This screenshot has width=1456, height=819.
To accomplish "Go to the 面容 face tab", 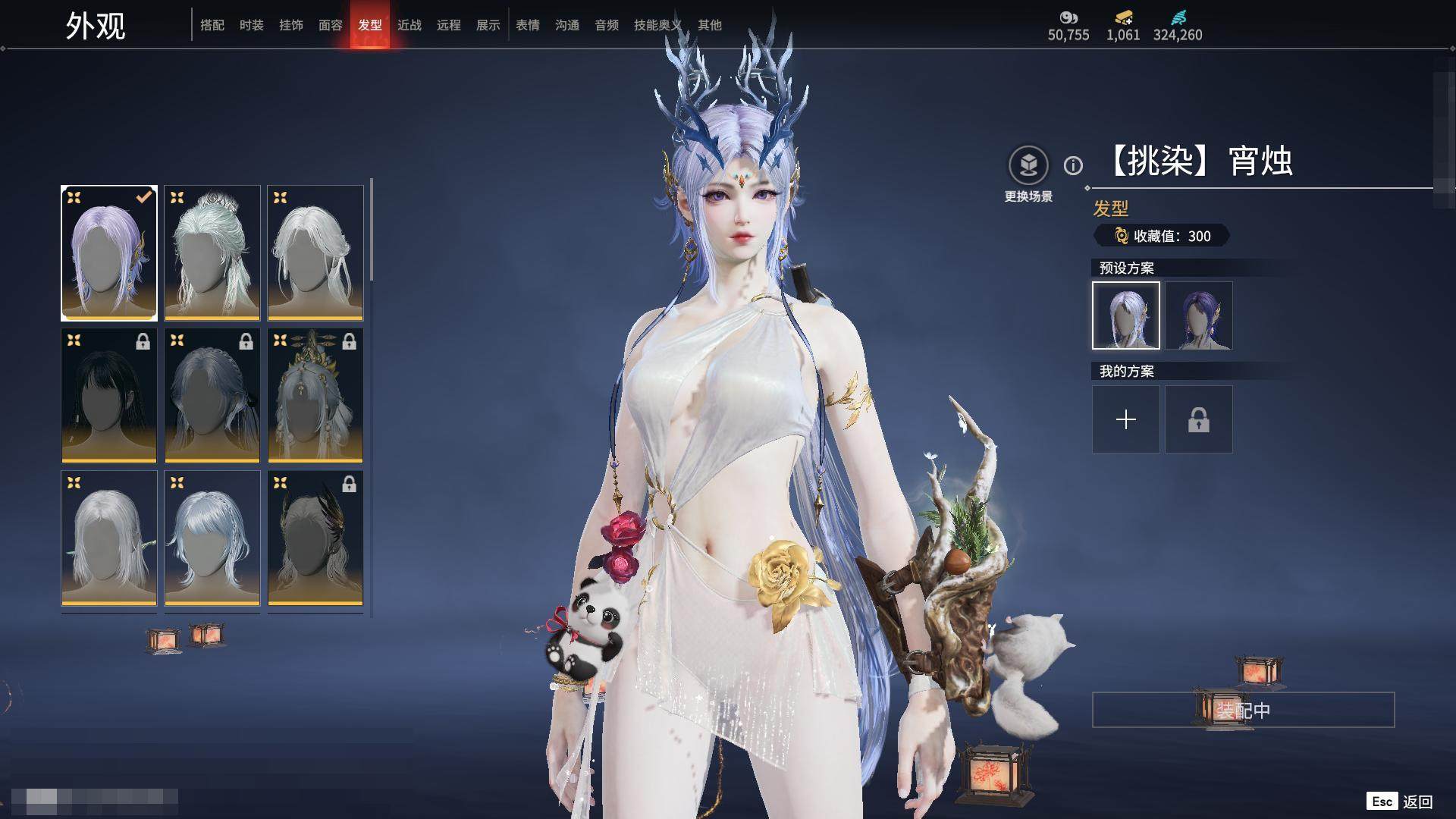I will click(x=331, y=25).
